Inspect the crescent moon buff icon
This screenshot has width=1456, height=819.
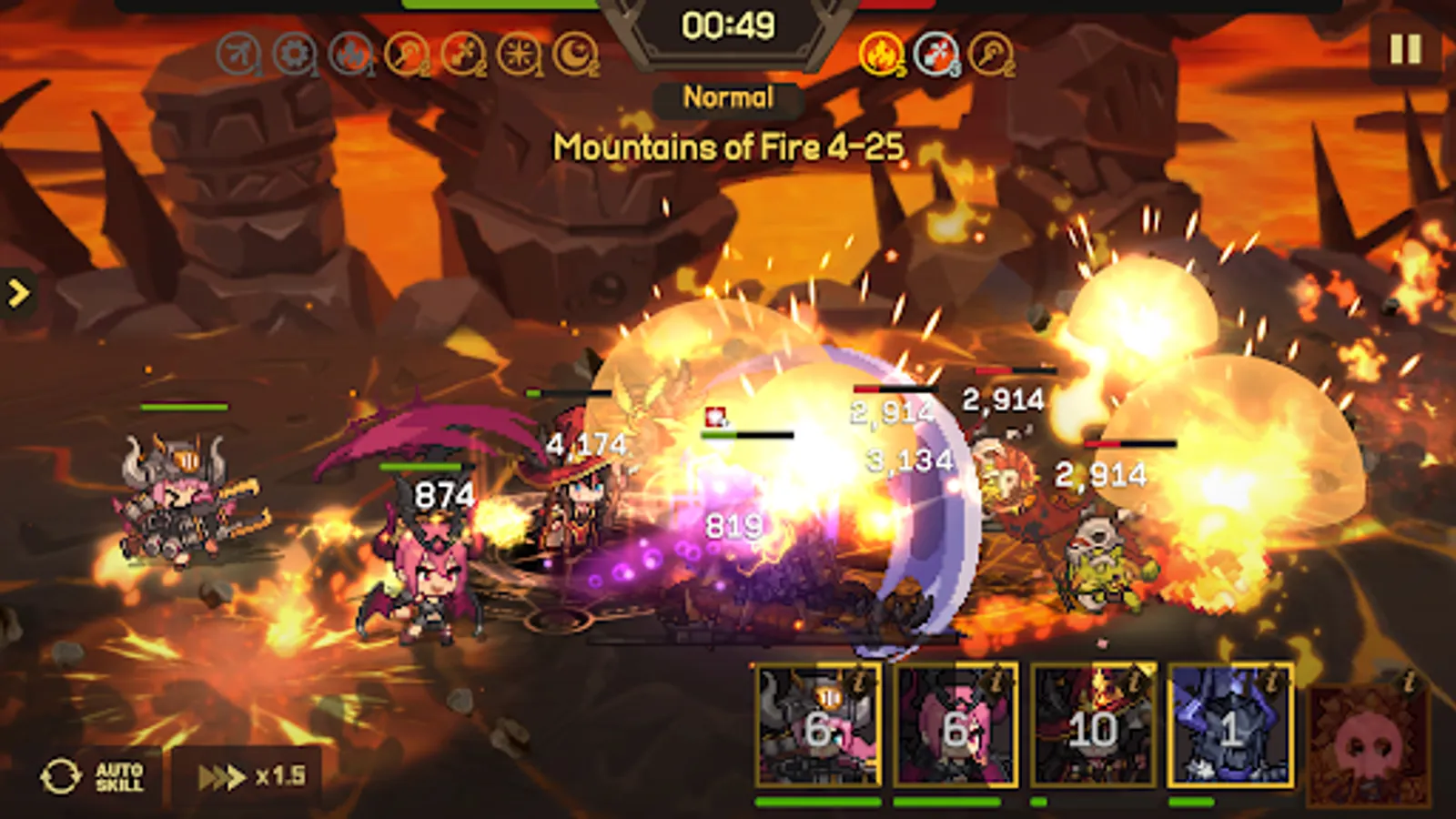(575, 55)
